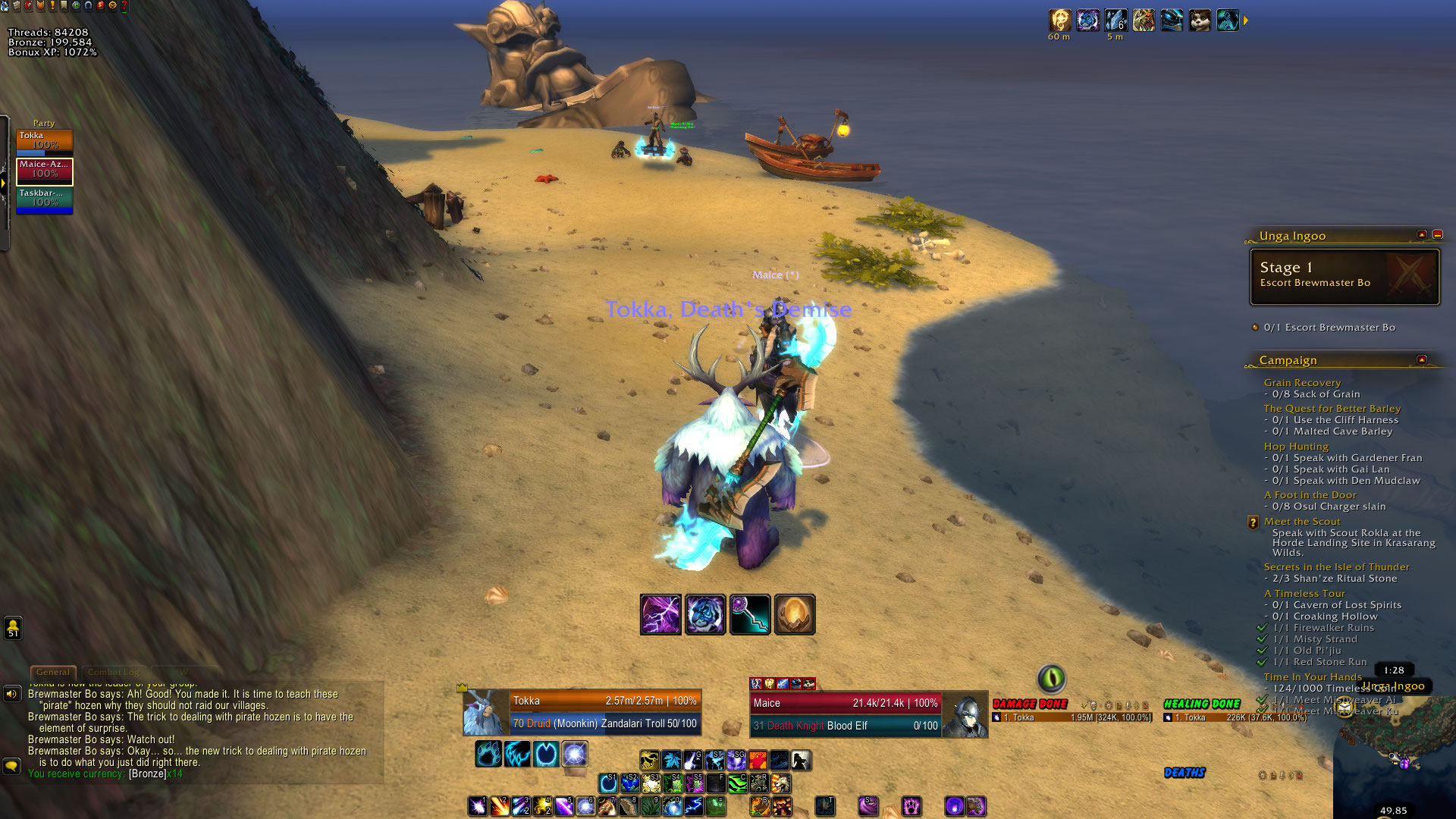This screenshot has width=1456, height=819.
Task: Open the red question mark help button
Action: click(x=124, y=6)
